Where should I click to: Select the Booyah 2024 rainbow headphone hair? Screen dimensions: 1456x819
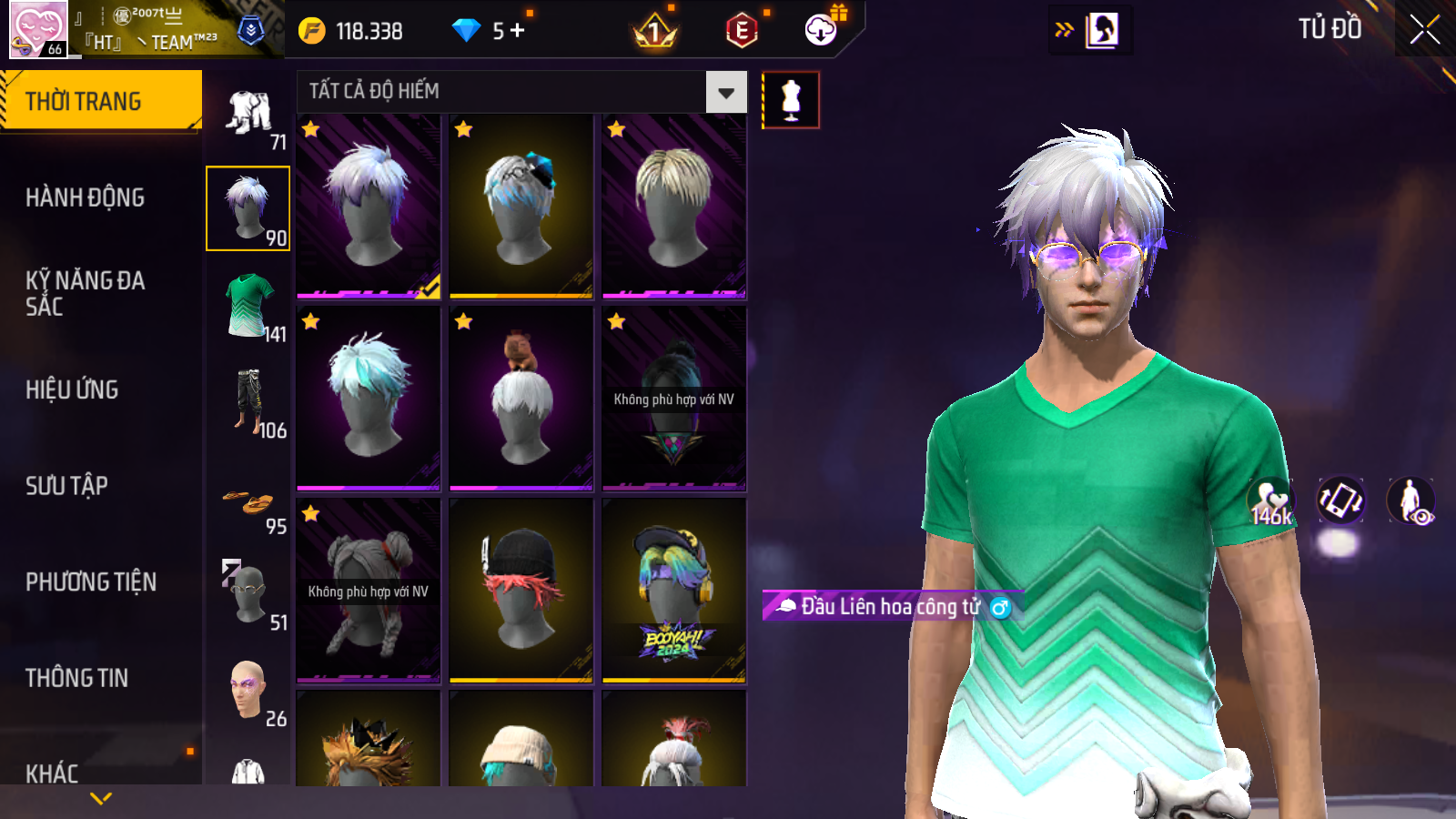(673, 590)
